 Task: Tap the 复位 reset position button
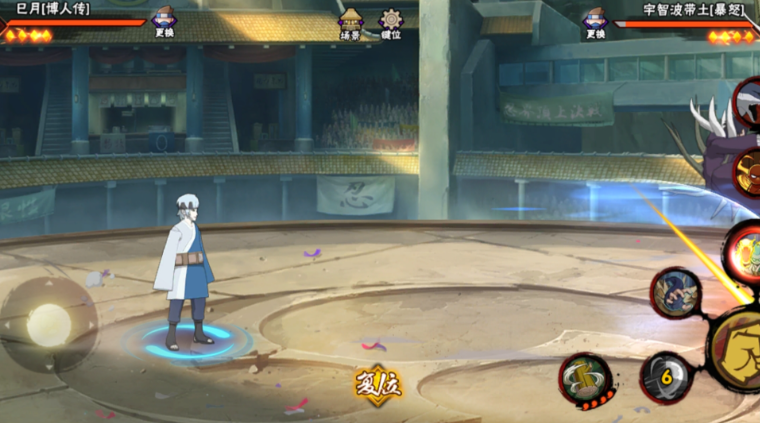[x=378, y=383]
